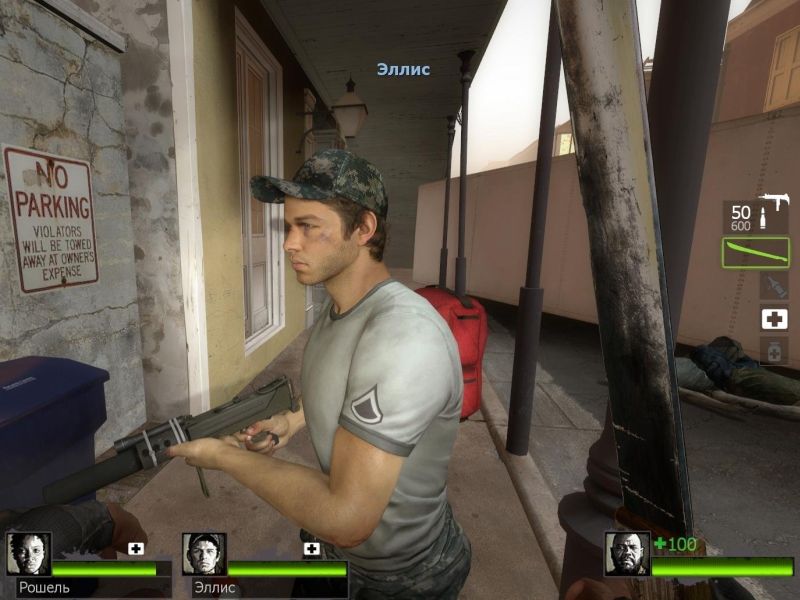Pick the dimmed pain pills slot
800x600 pixels.
coord(773,350)
